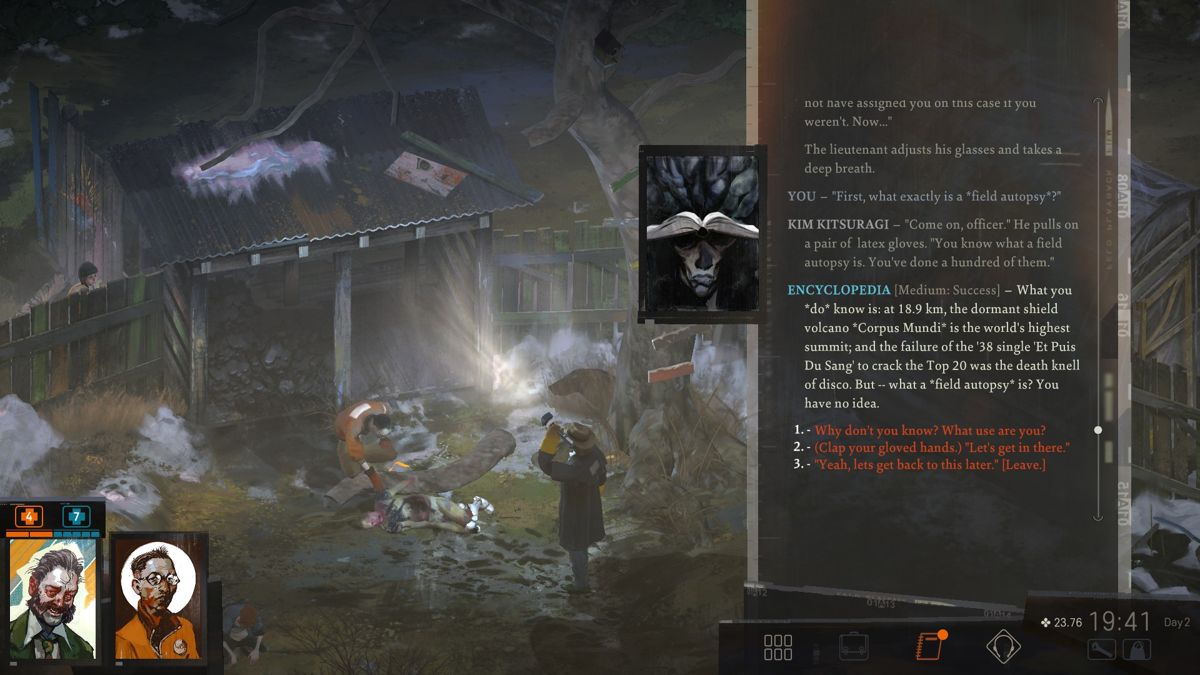Use the orange health healing cross

click(28, 517)
